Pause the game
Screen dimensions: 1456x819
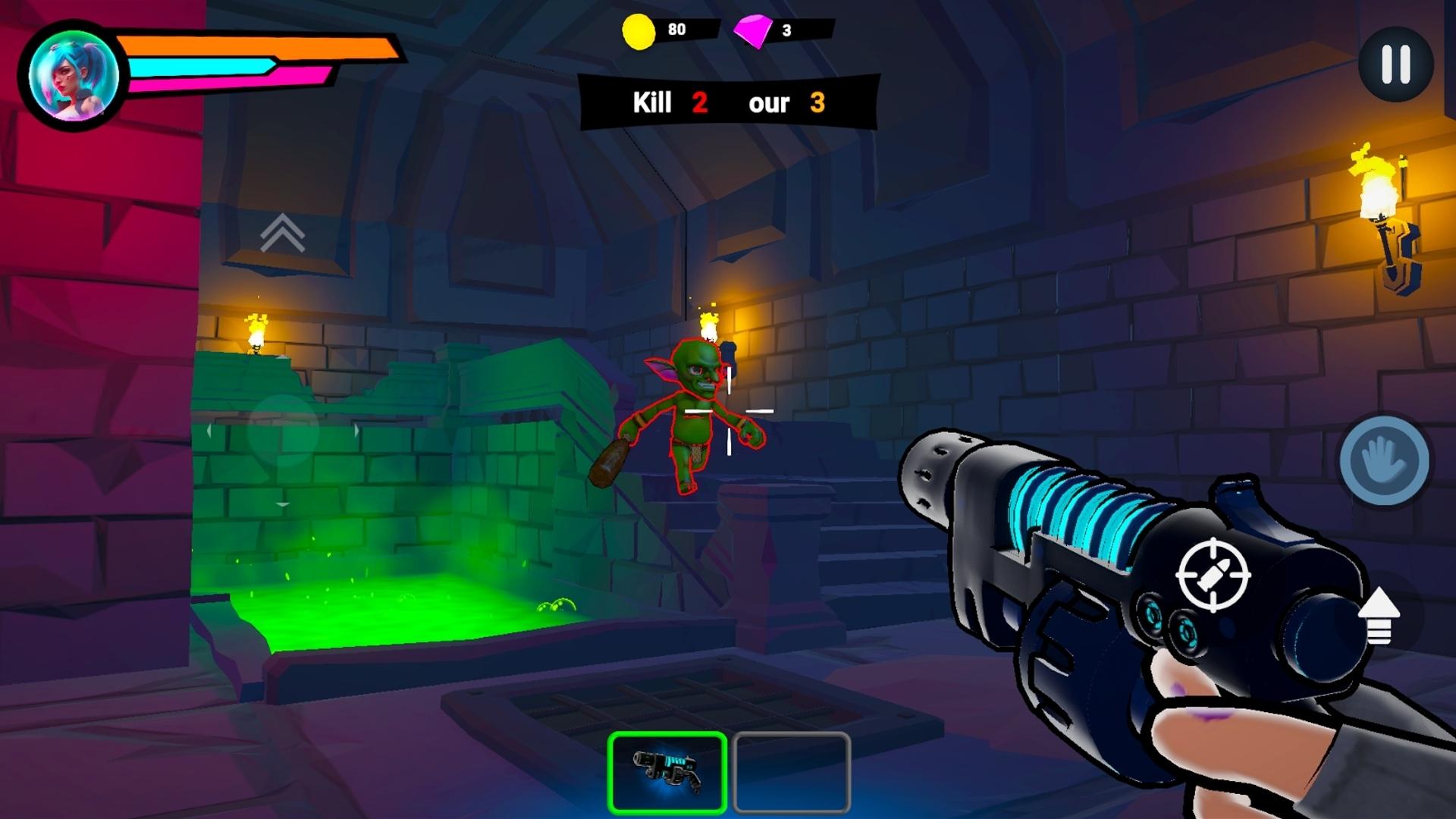point(1395,64)
